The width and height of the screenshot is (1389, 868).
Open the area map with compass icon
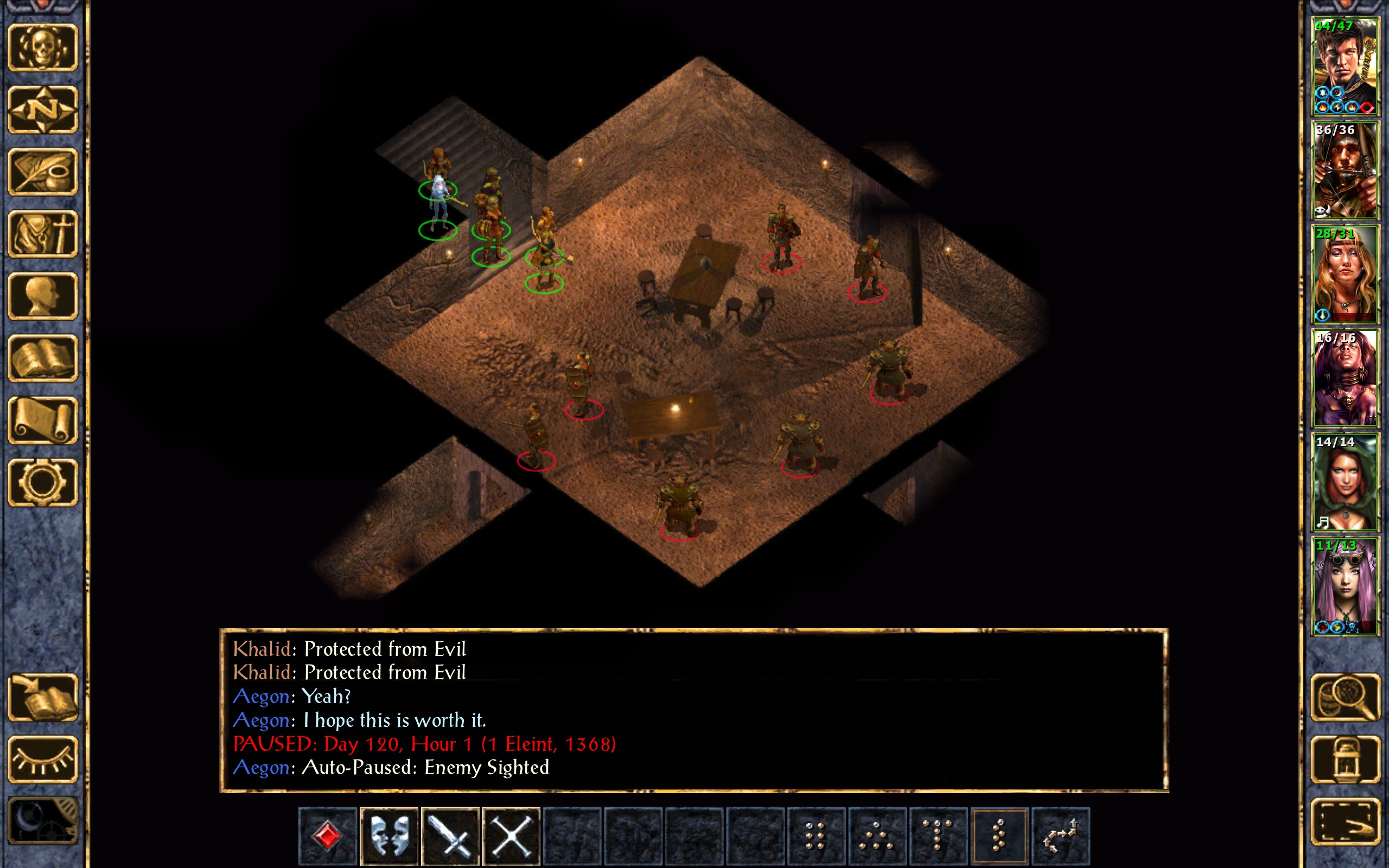click(x=42, y=110)
